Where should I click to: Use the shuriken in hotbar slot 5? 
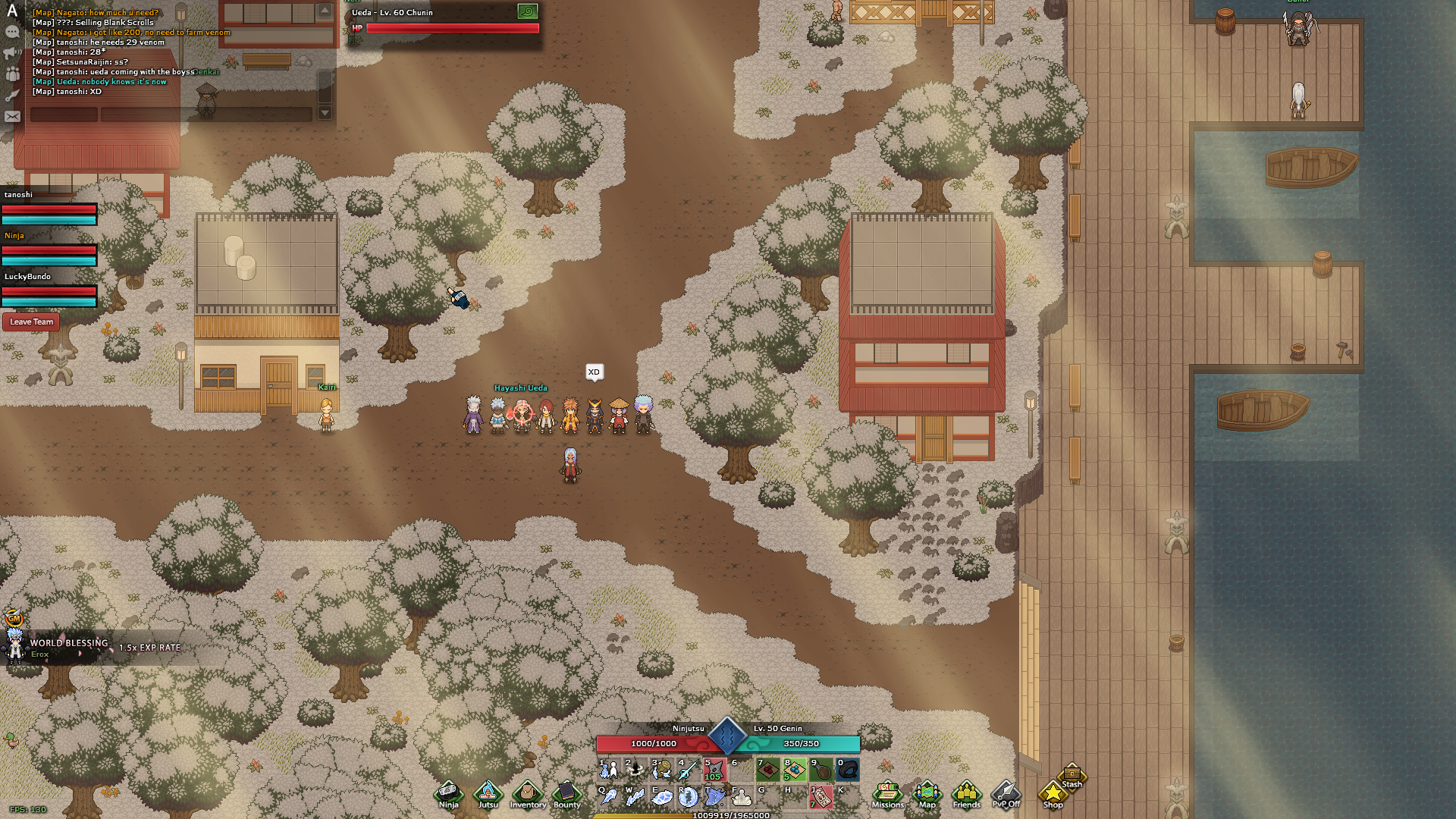(x=714, y=770)
